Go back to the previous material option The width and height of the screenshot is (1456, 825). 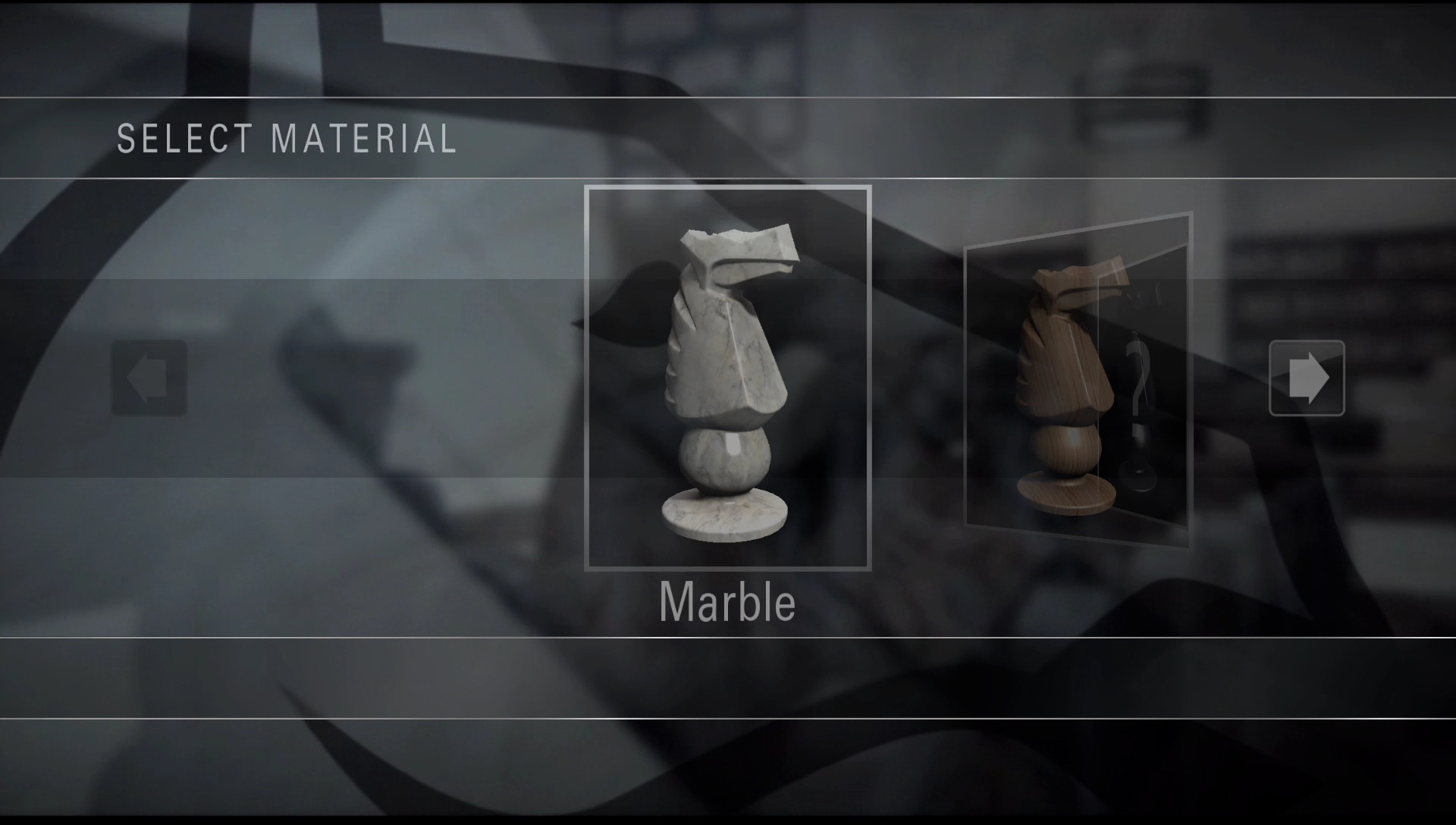149,378
